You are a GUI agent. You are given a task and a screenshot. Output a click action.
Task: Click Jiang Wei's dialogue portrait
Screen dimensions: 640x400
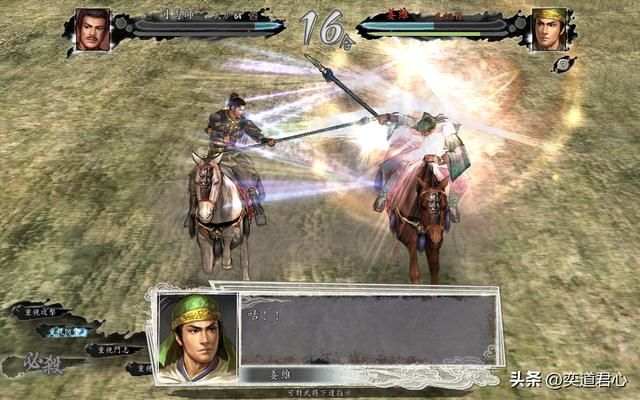tap(197, 337)
